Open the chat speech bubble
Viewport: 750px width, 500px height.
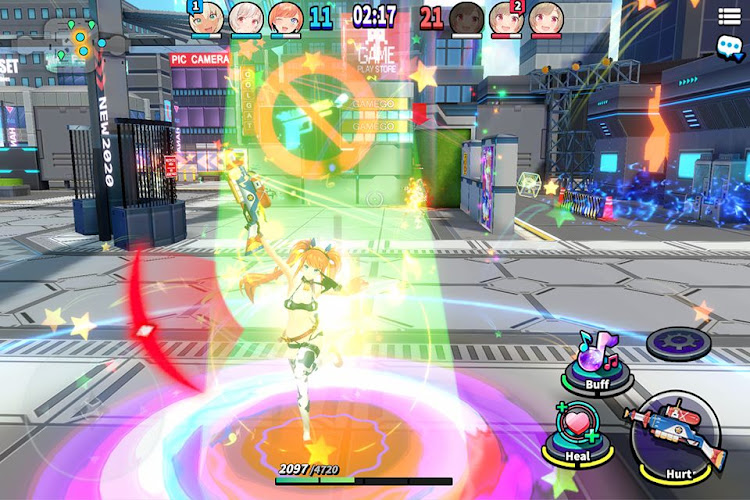click(x=729, y=45)
